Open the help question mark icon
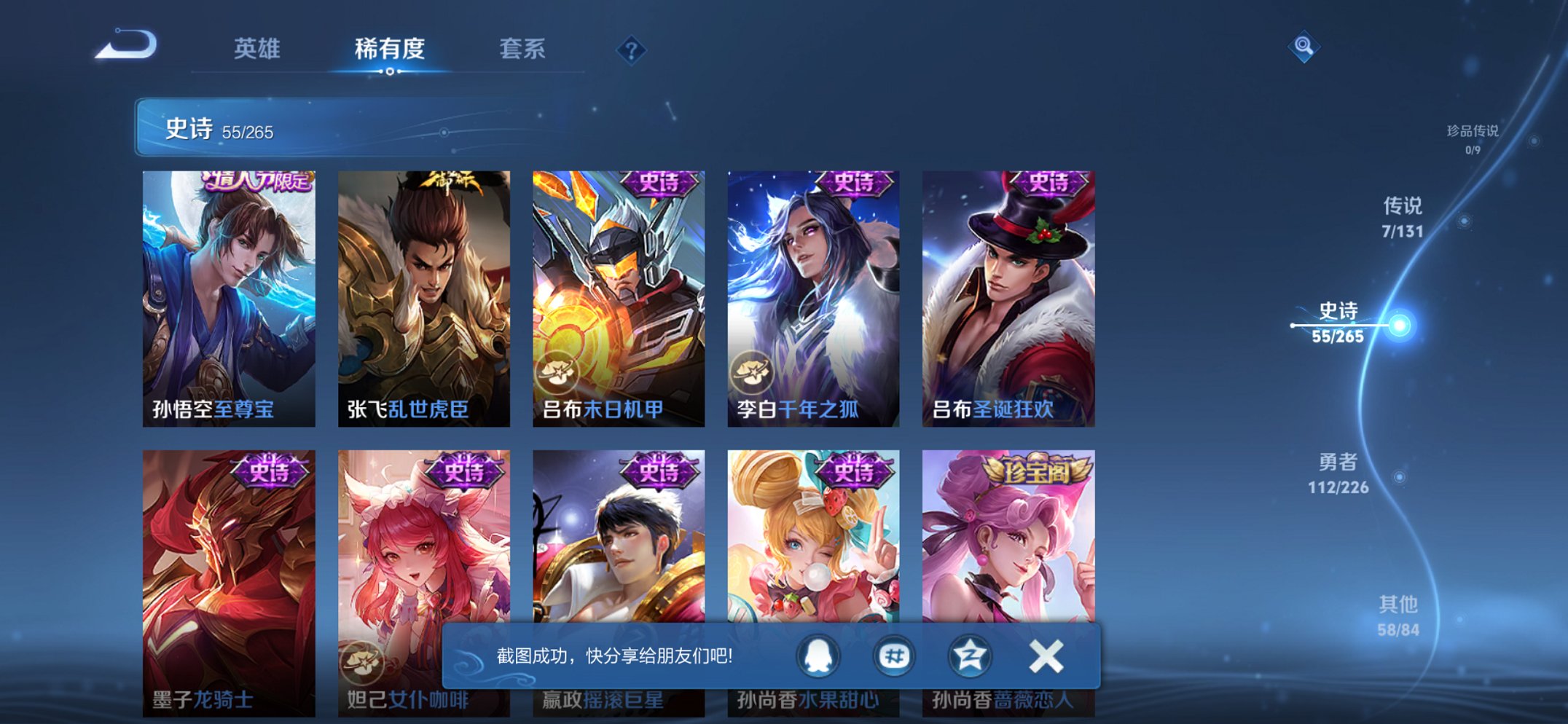The image size is (1568, 724). pos(631,50)
